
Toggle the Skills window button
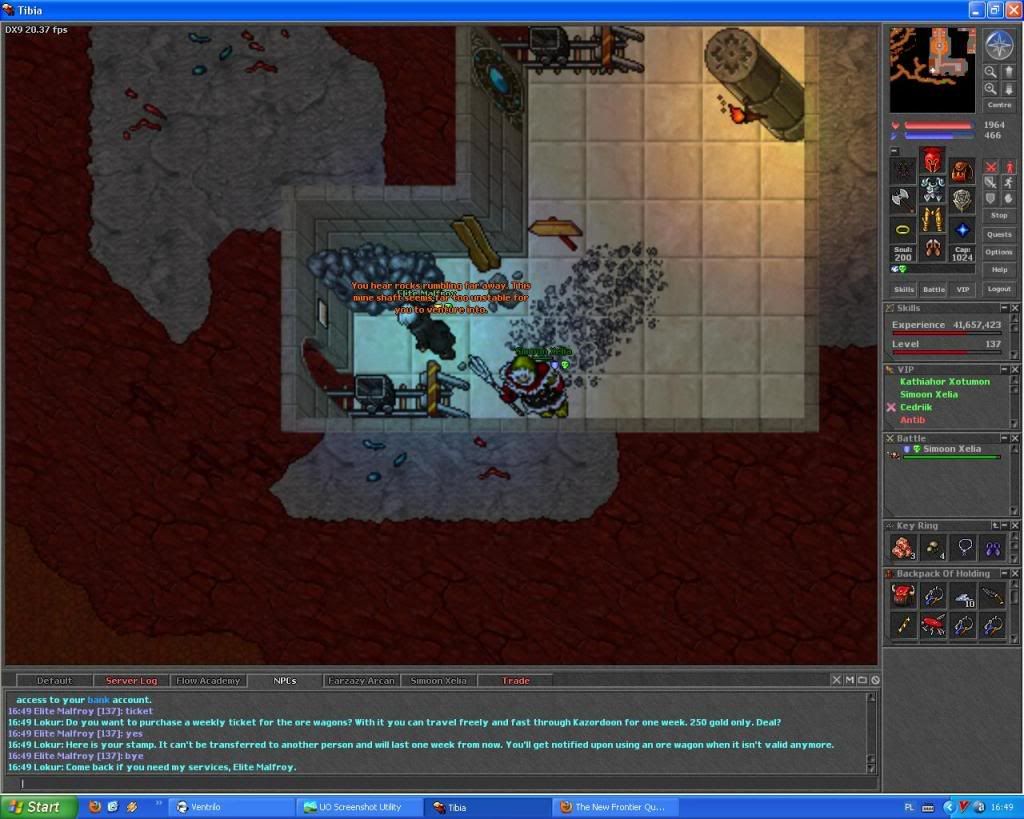903,289
